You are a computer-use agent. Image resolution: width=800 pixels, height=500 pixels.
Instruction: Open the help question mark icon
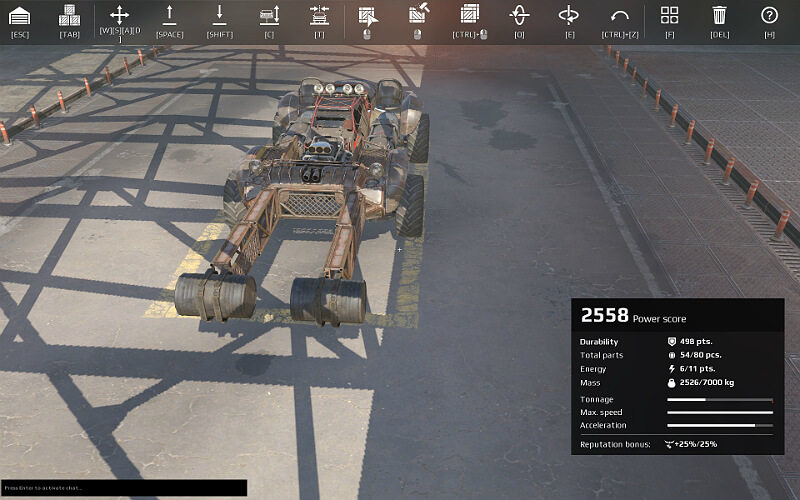[x=769, y=15]
